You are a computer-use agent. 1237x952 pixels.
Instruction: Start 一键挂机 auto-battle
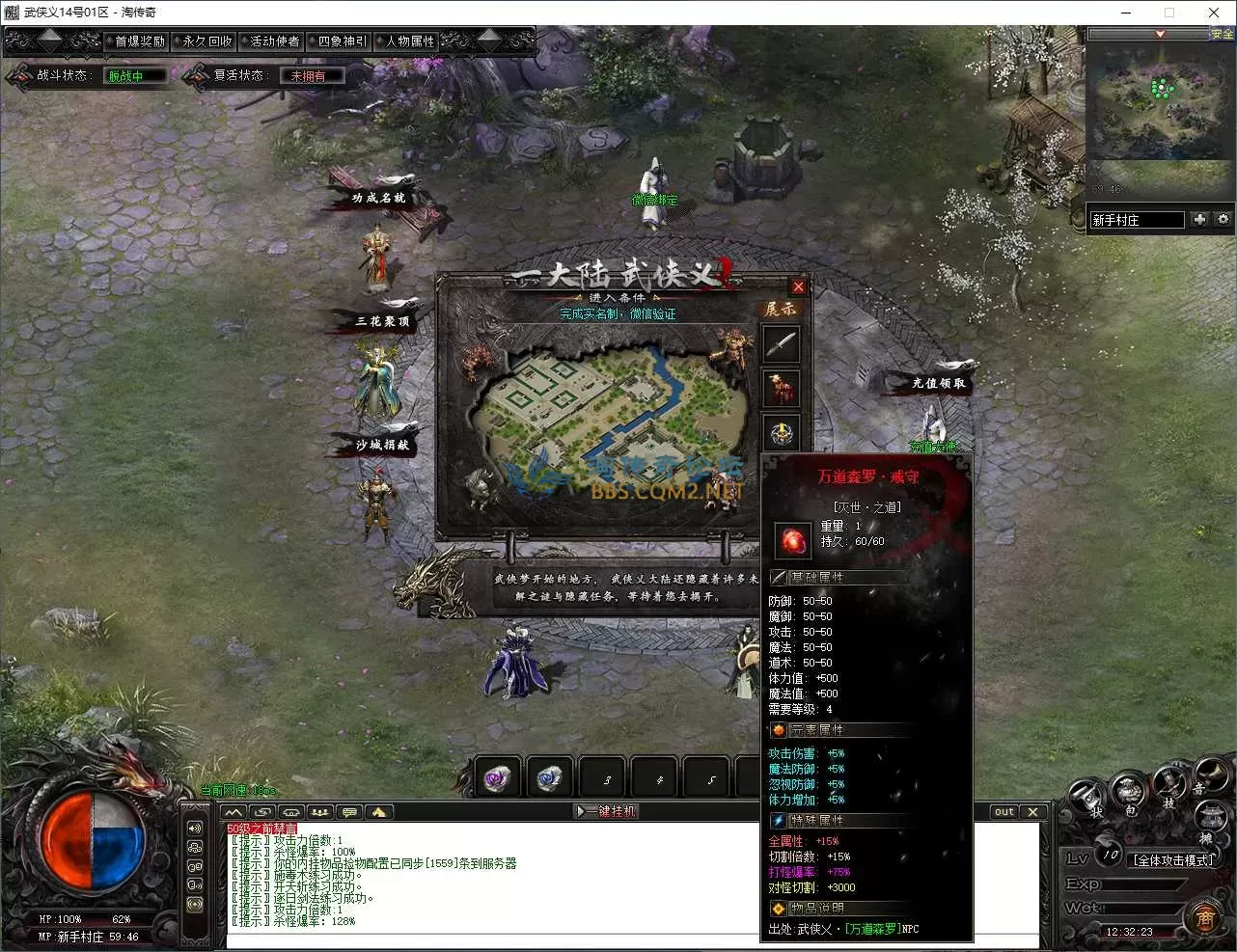point(607,811)
